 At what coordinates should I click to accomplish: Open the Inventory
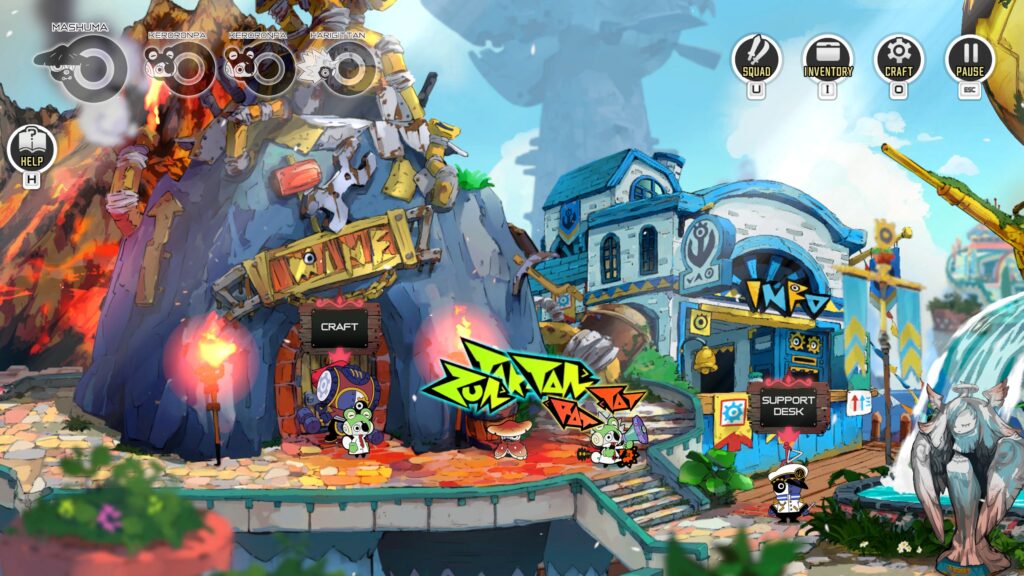(x=828, y=58)
